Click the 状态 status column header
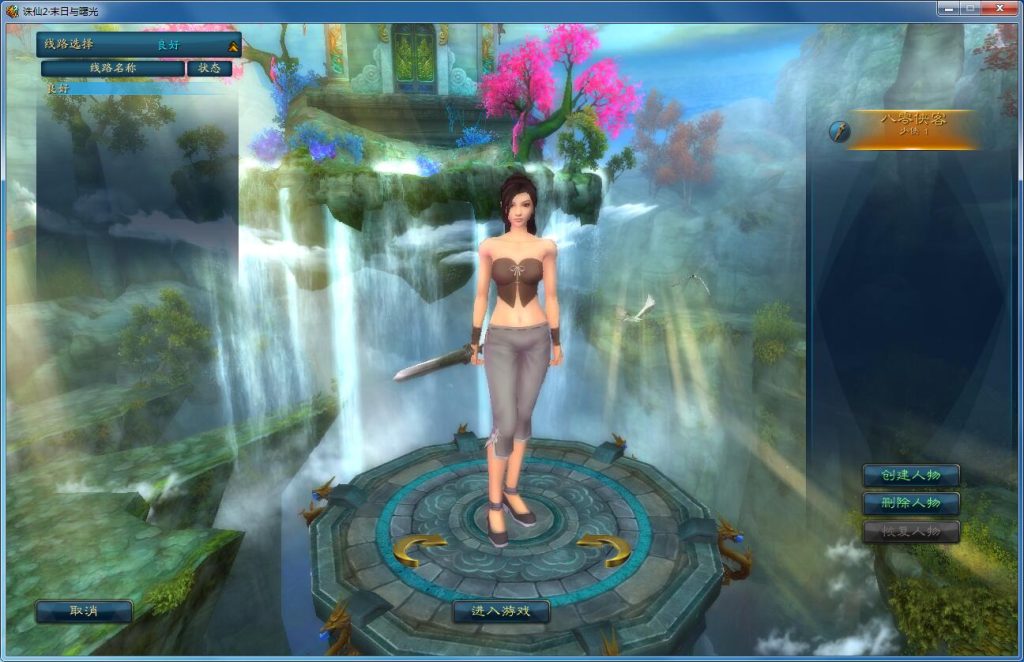The height and width of the screenshot is (662, 1024). (209, 68)
